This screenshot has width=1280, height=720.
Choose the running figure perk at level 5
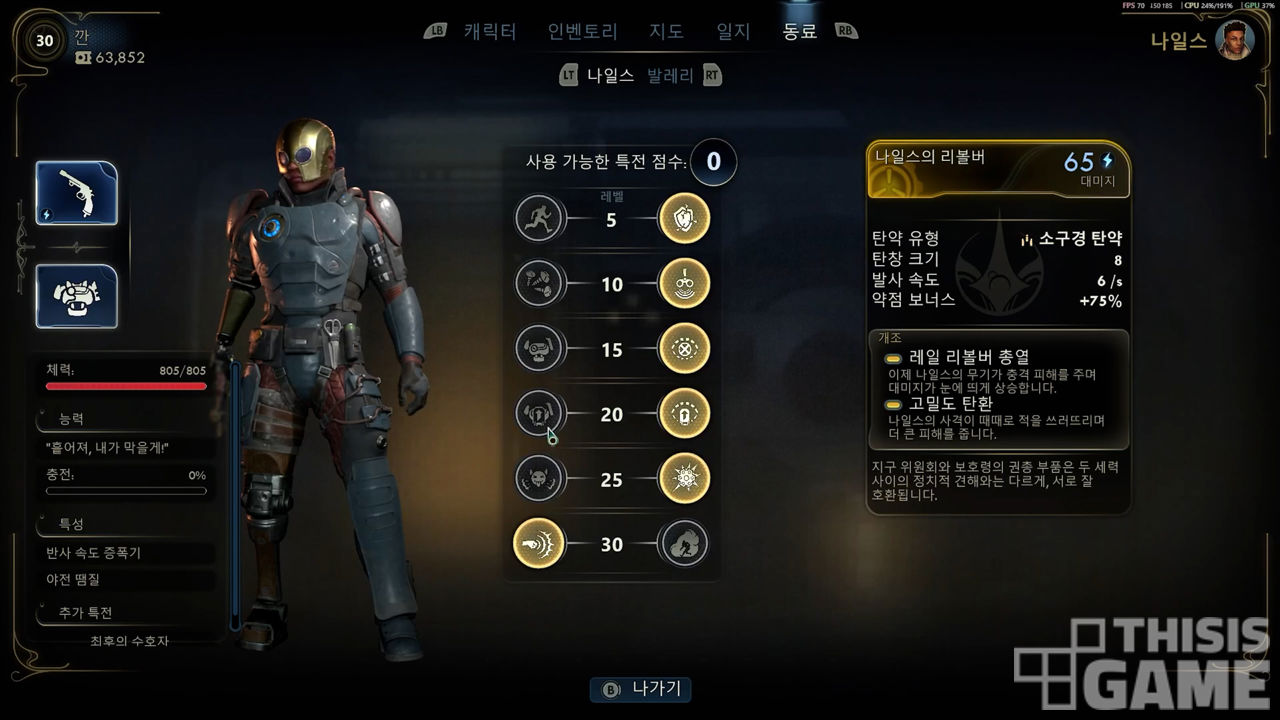(540, 219)
